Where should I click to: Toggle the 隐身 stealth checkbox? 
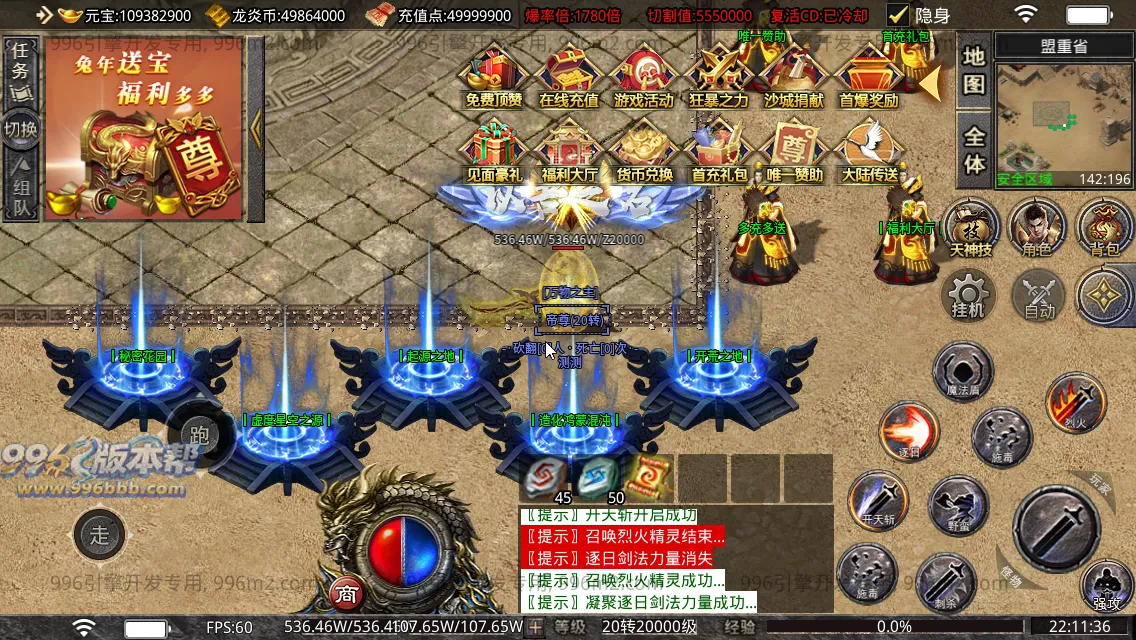[x=898, y=15]
